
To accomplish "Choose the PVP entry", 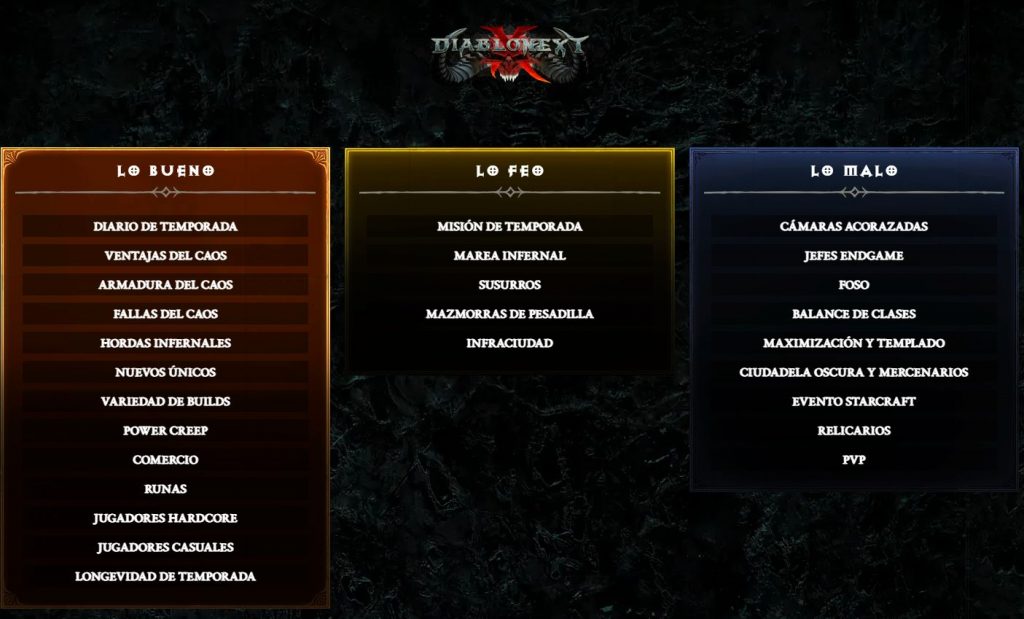I will click(x=853, y=460).
